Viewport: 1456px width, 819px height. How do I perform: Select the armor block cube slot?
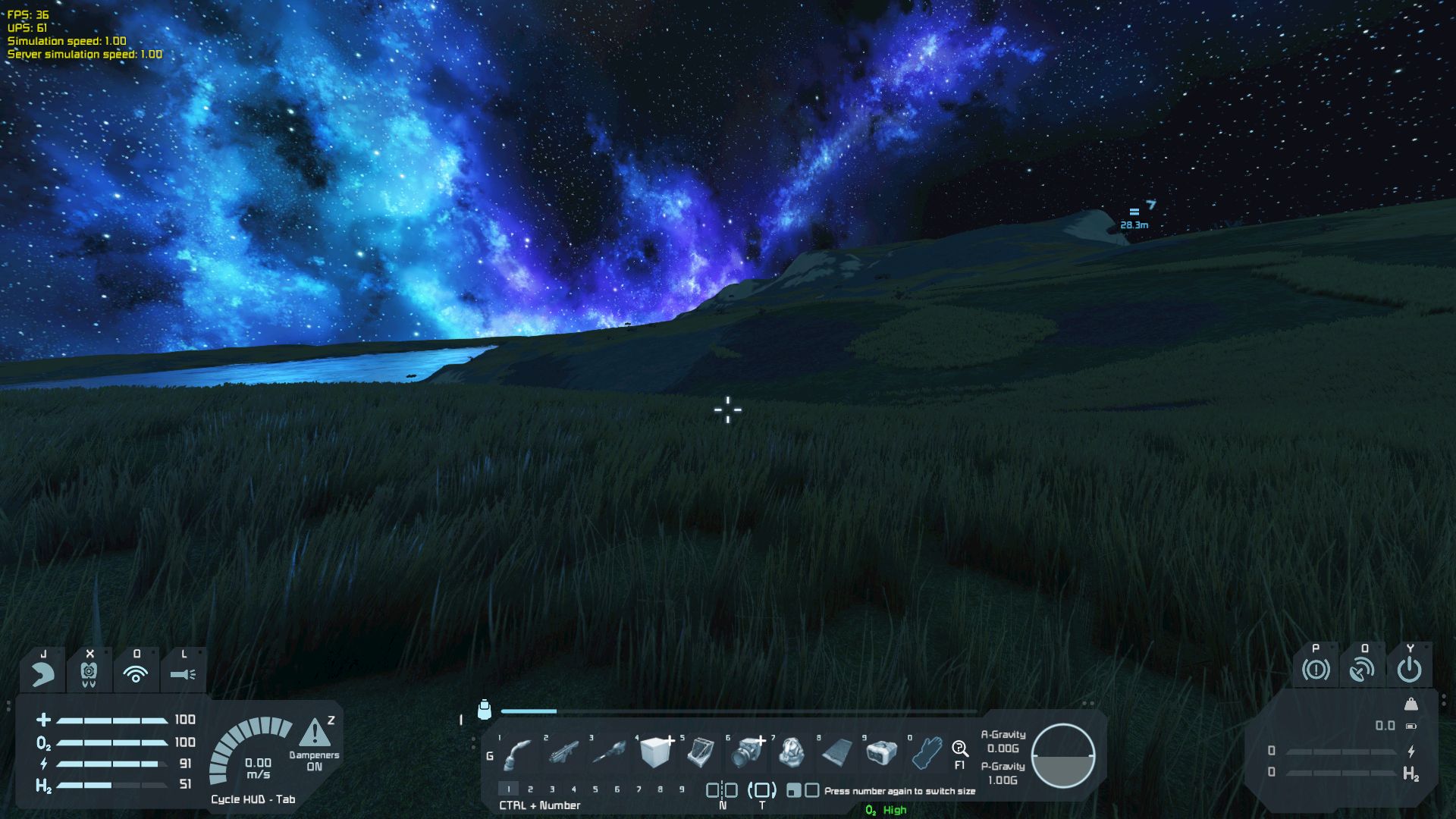pyautogui.click(x=655, y=753)
